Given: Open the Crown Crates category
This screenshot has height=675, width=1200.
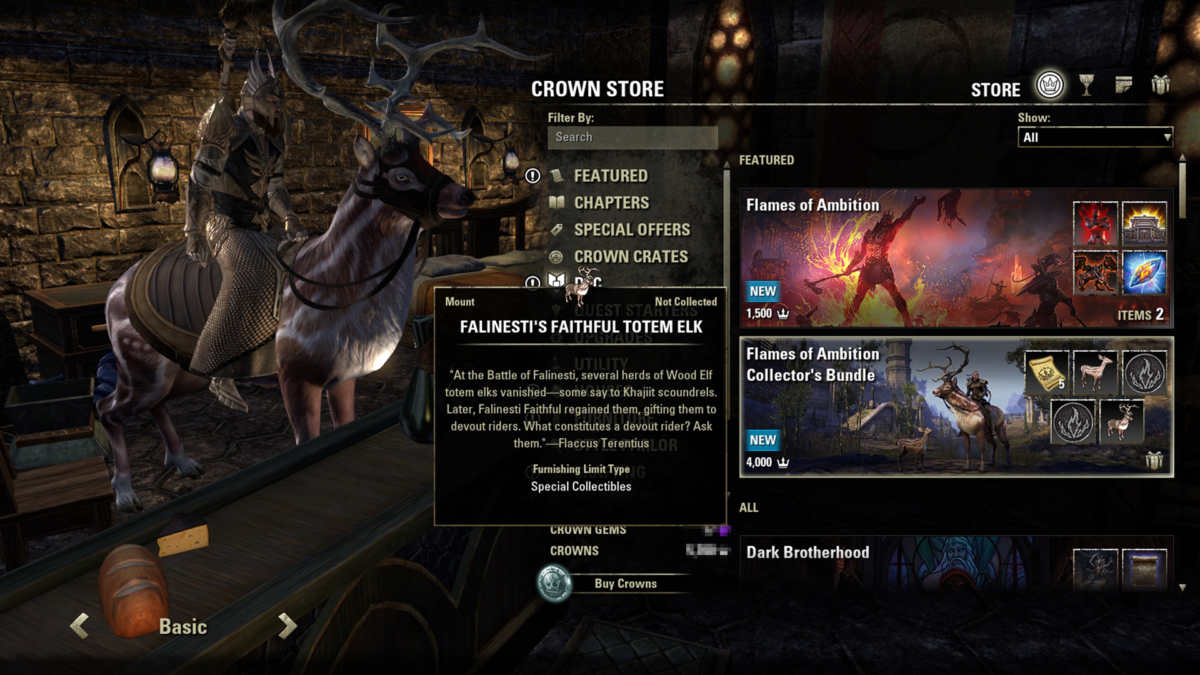Looking at the screenshot, I should [x=630, y=257].
